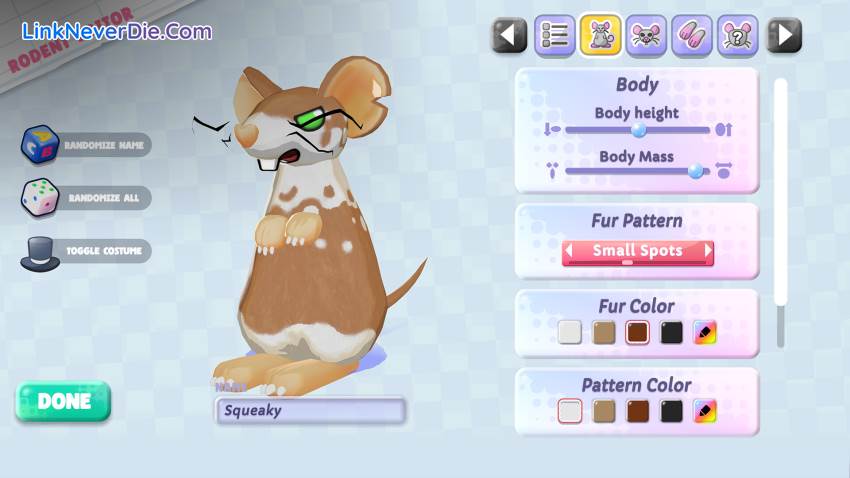Select the full-body mouse tab
Viewport: 850px width, 478px height.
[601, 36]
